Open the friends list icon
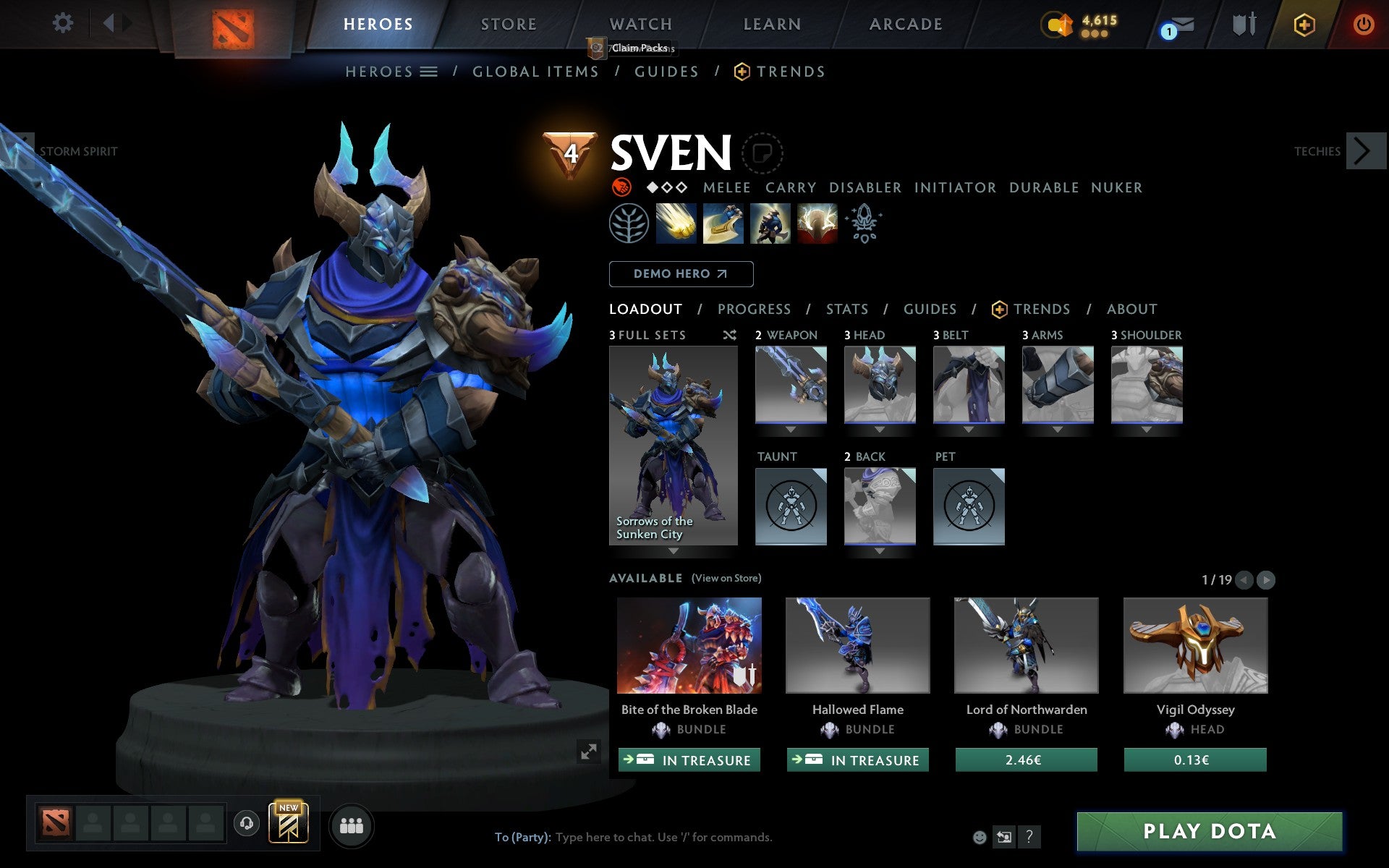Image resolution: width=1389 pixels, height=868 pixels. point(352,824)
